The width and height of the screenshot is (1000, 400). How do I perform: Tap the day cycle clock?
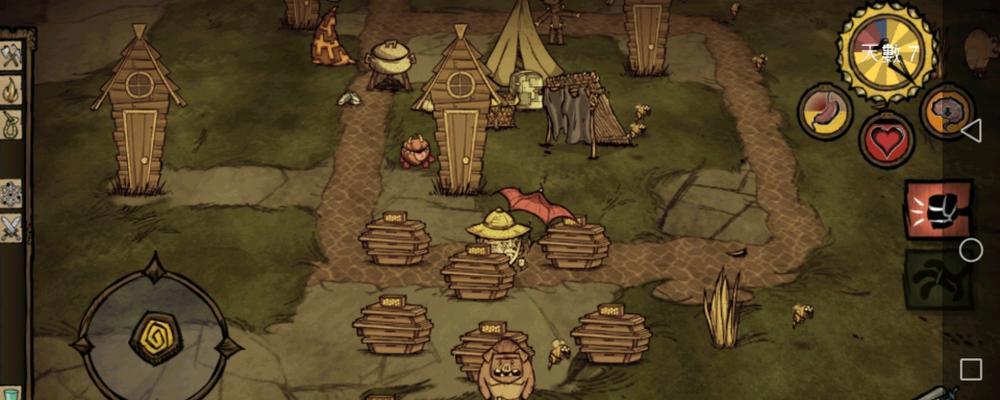pos(887,52)
